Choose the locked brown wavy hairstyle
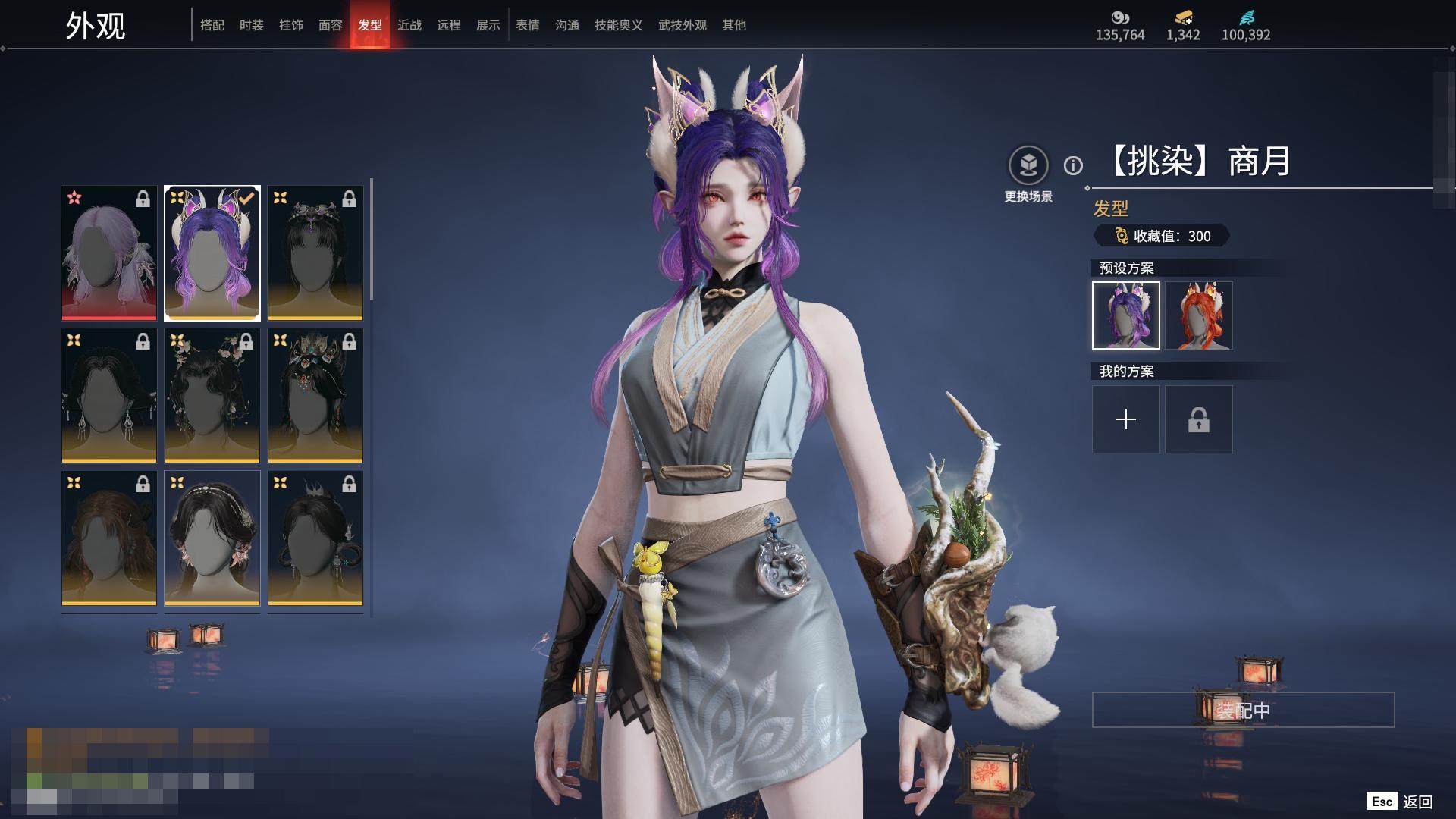The image size is (1456, 819). point(109,538)
